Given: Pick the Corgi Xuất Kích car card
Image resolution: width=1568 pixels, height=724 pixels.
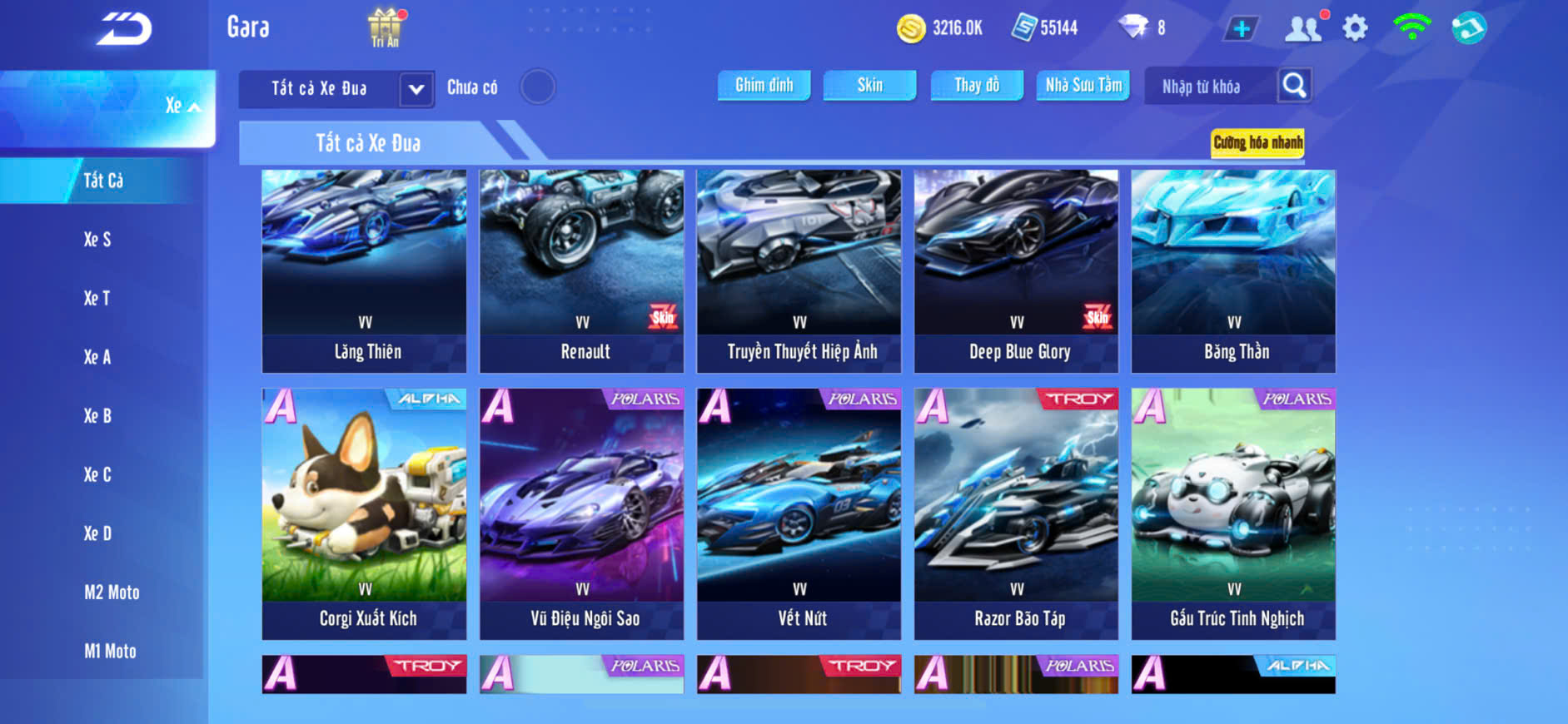Looking at the screenshot, I should click(365, 513).
